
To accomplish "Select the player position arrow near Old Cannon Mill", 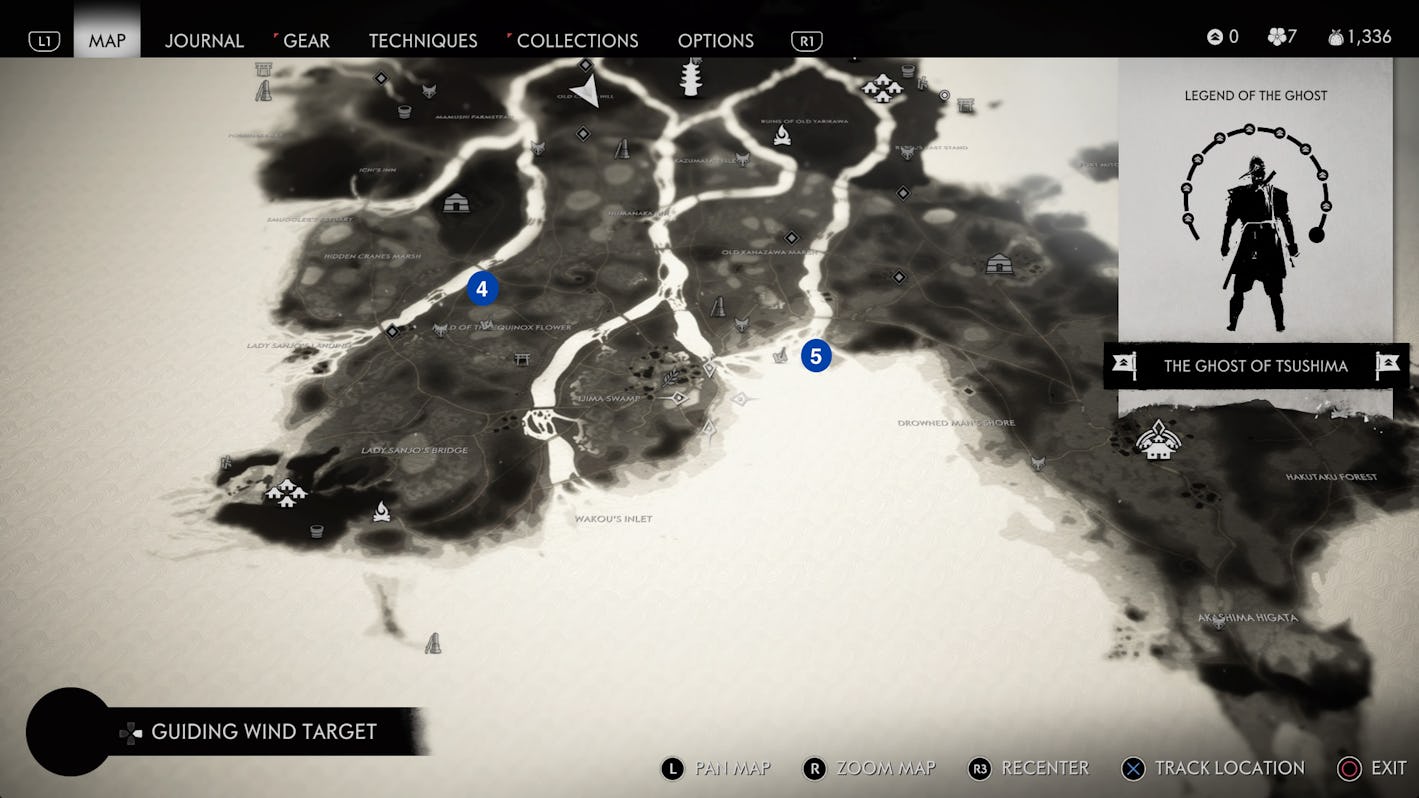I will tap(586, 90).
